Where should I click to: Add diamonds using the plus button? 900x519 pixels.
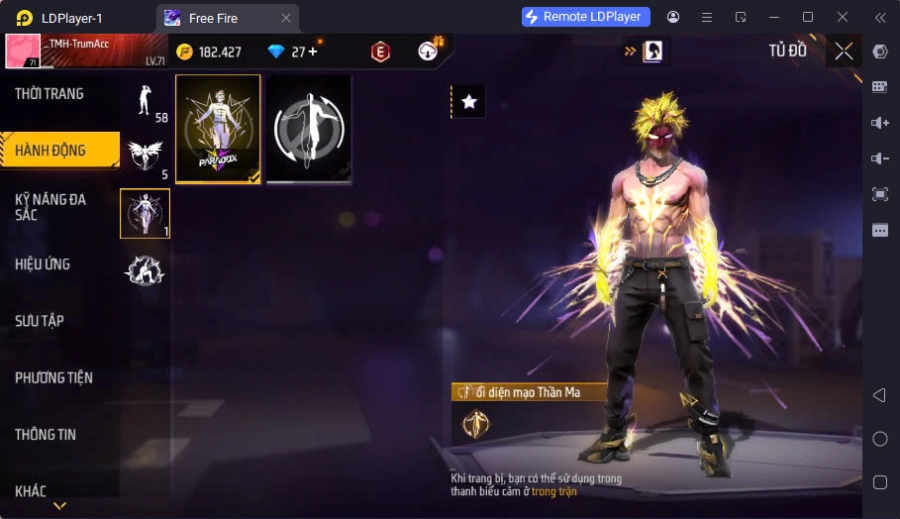point(313,52)
